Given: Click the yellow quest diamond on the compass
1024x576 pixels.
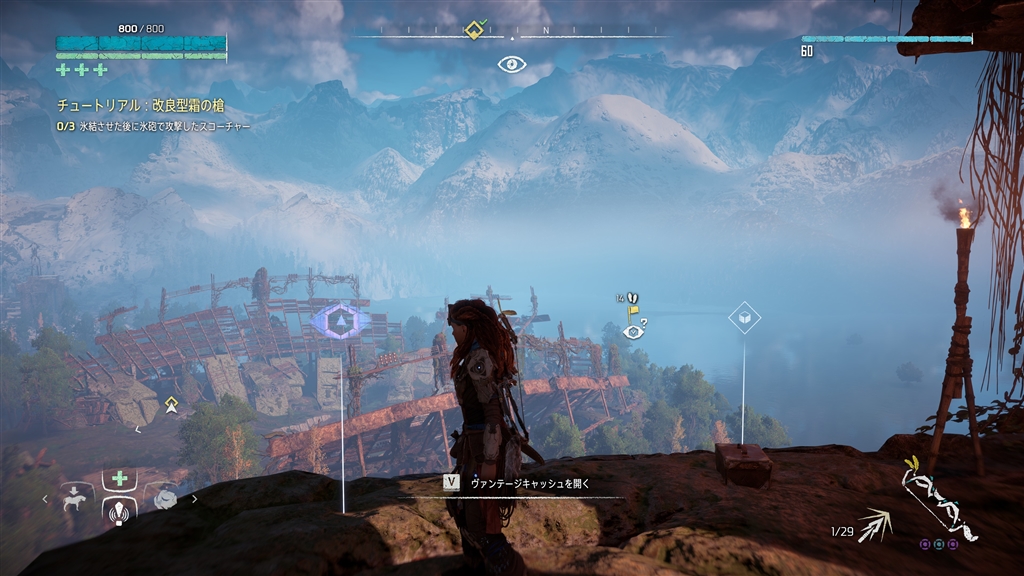Looking at the screenshot, I should (x=474, y=30).
